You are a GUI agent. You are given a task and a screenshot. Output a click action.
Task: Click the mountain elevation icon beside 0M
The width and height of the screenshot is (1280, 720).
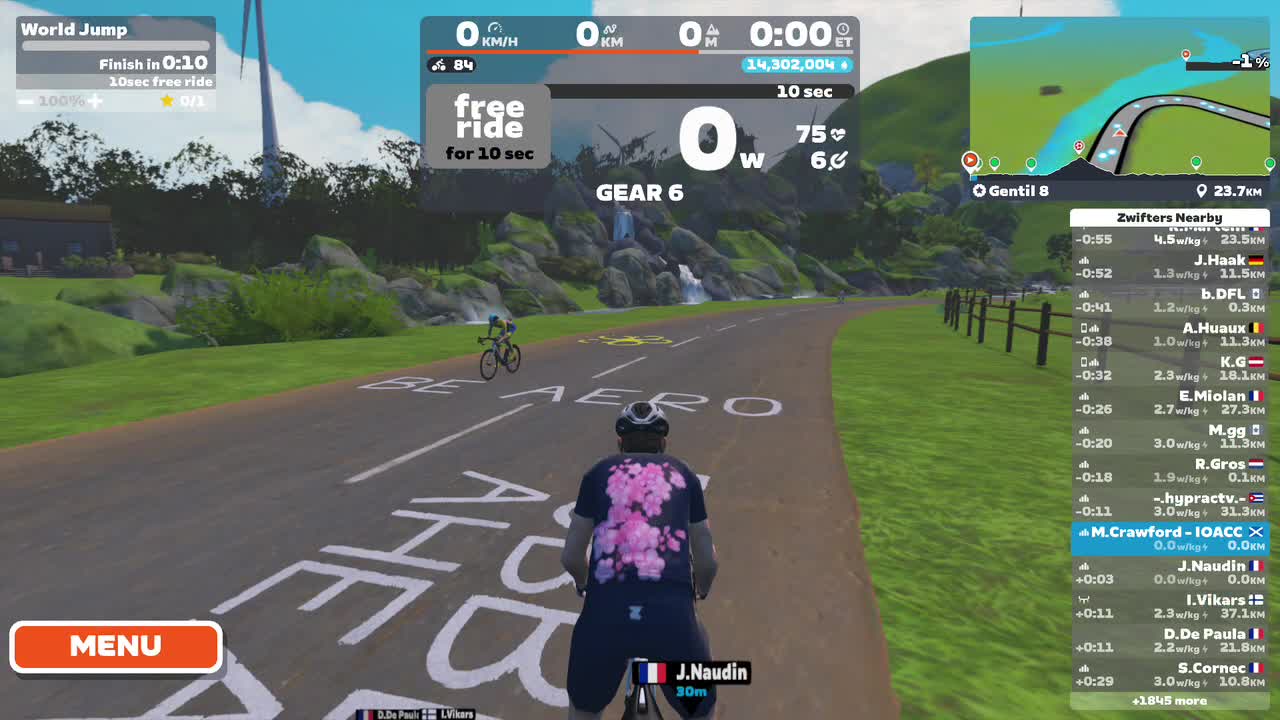pos(712,30)
